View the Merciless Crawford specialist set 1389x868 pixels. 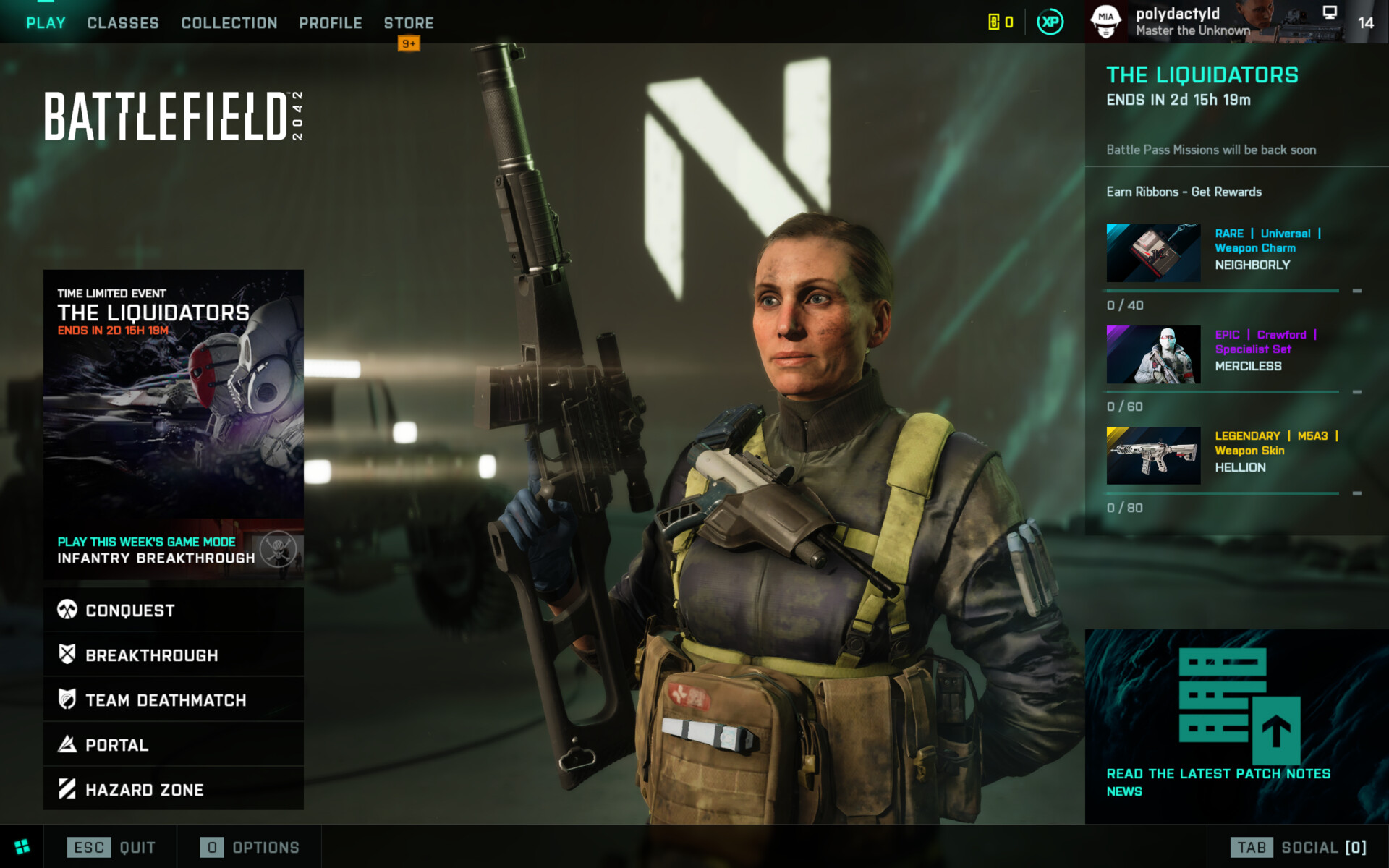tap(1223, 354)
